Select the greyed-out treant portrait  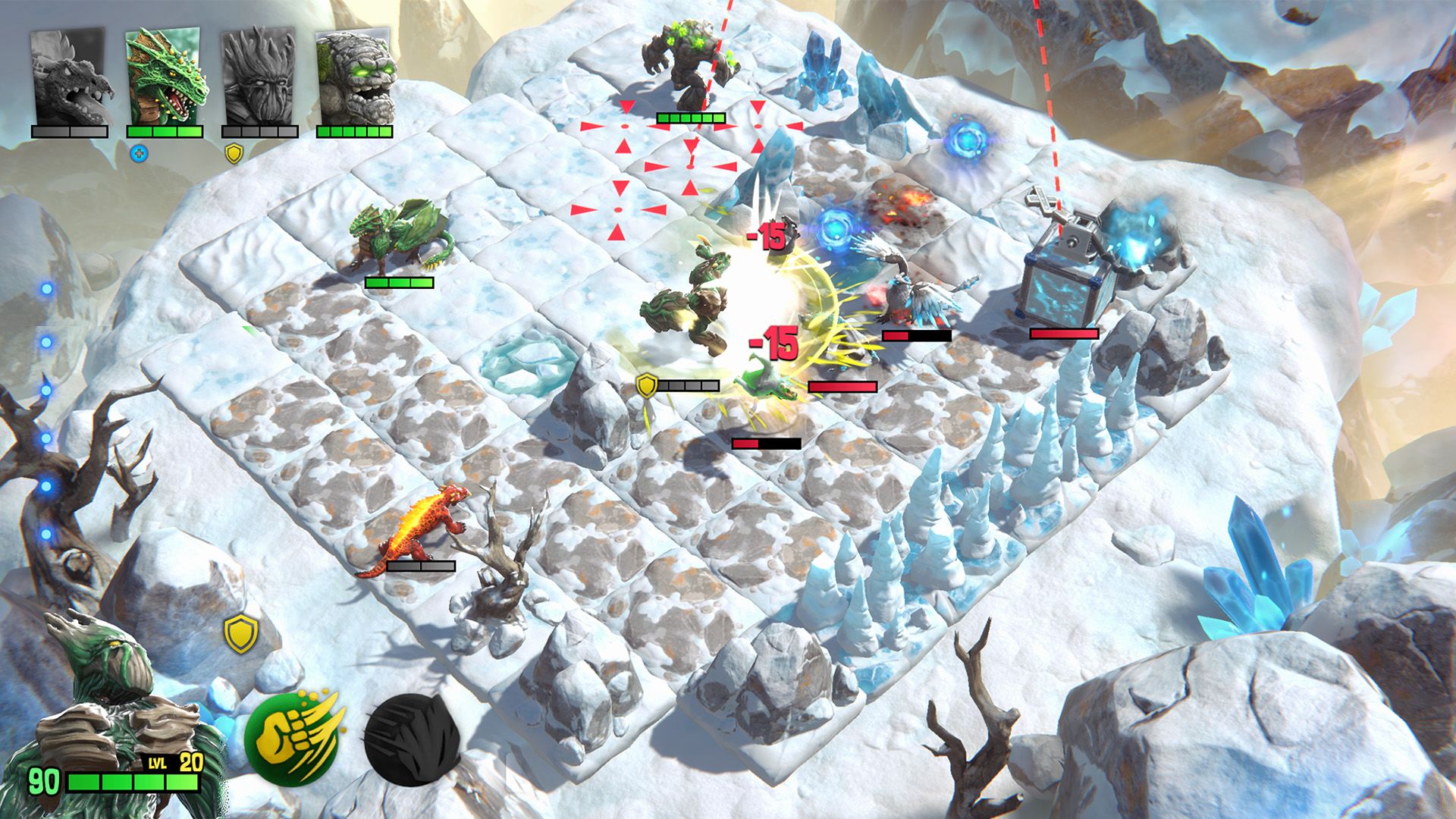click(x=259, y=77)
